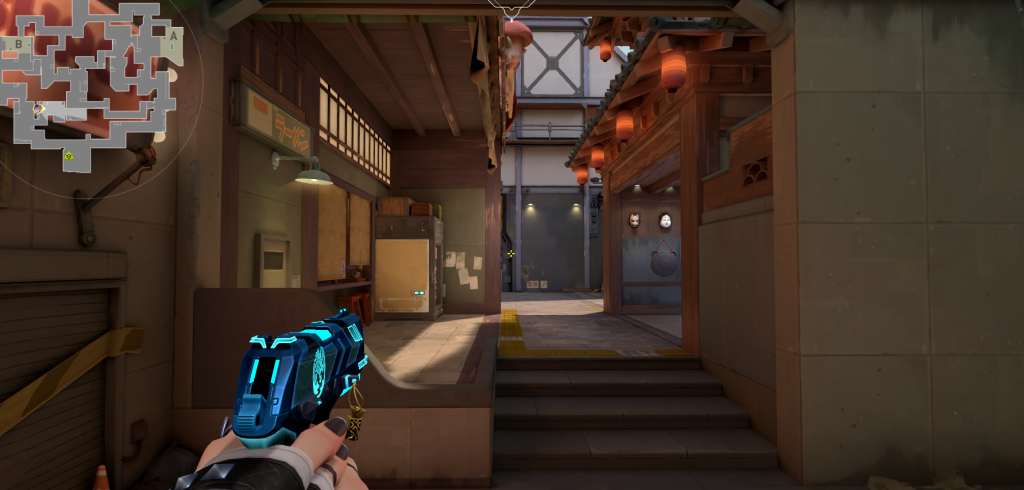
Task: Click the player agent icon on the minimap
Action: click(38, 108)
